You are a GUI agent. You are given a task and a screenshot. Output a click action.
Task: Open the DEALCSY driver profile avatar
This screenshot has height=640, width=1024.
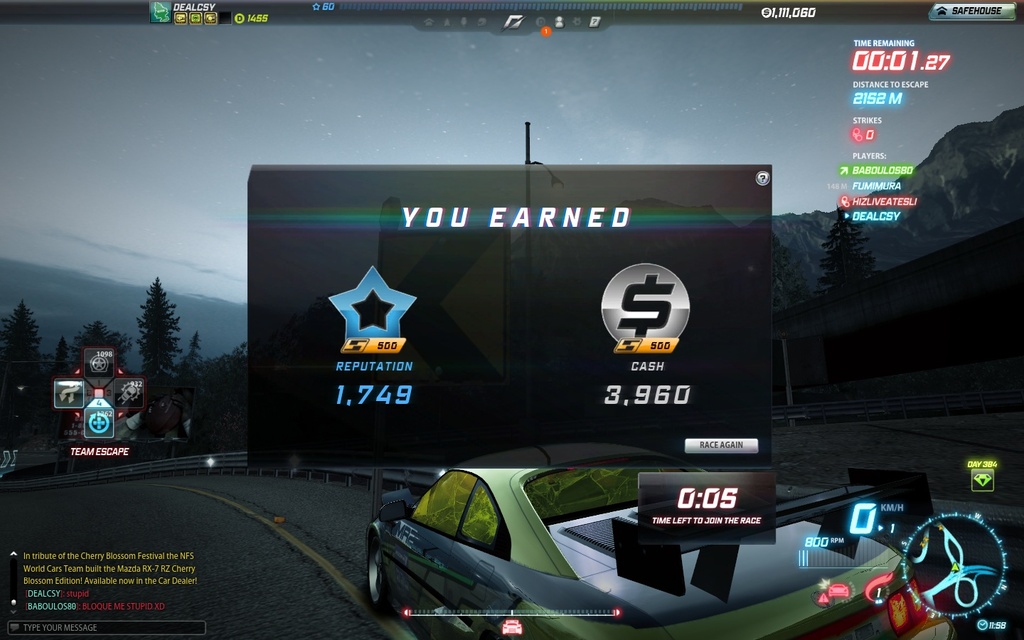(160, 12)
